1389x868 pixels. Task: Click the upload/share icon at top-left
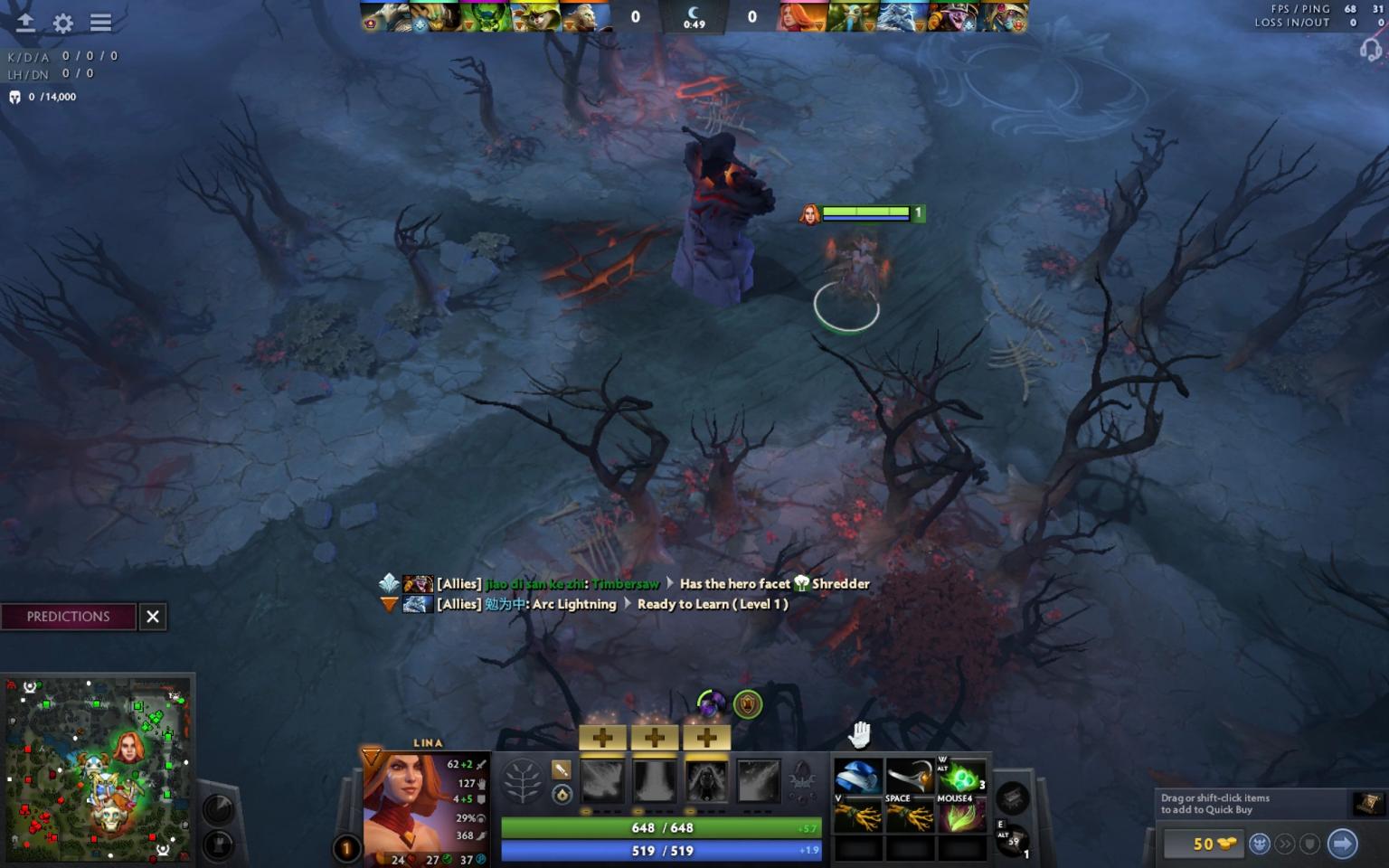tap(24, 24)
